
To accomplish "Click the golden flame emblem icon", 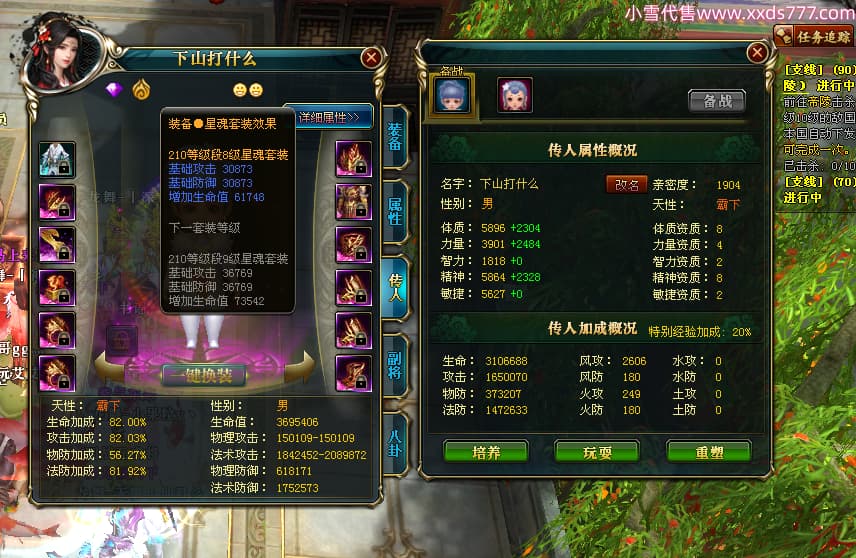I will 141,90.
